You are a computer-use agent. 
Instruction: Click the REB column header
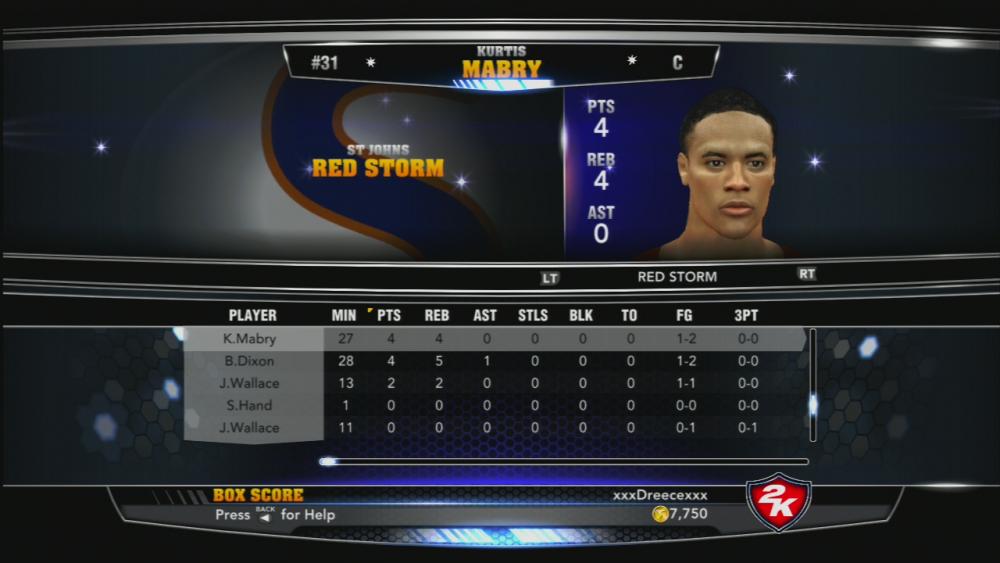pos(437,315)
